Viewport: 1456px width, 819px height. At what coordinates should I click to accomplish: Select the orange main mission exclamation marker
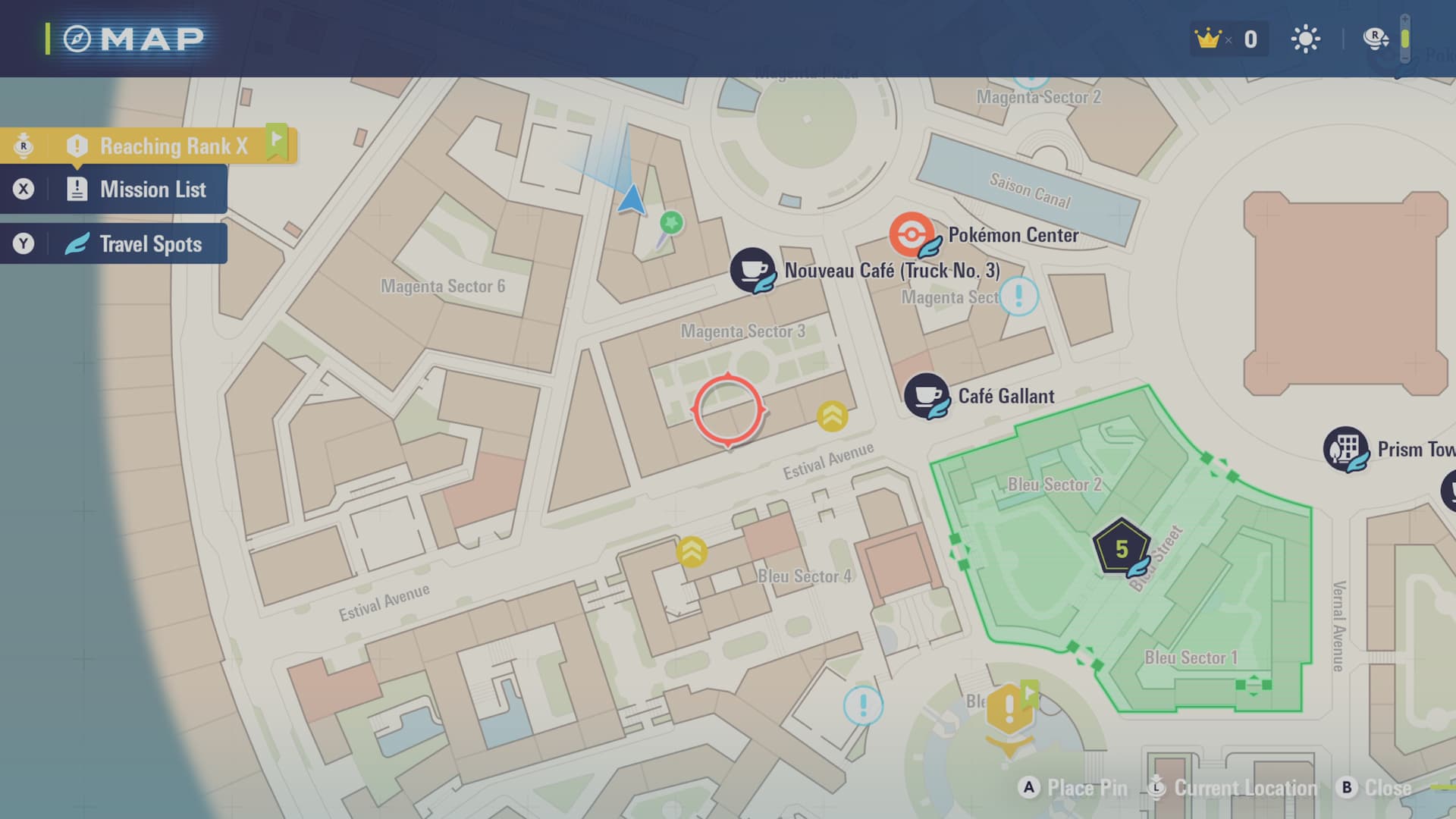pos(1009,711)
